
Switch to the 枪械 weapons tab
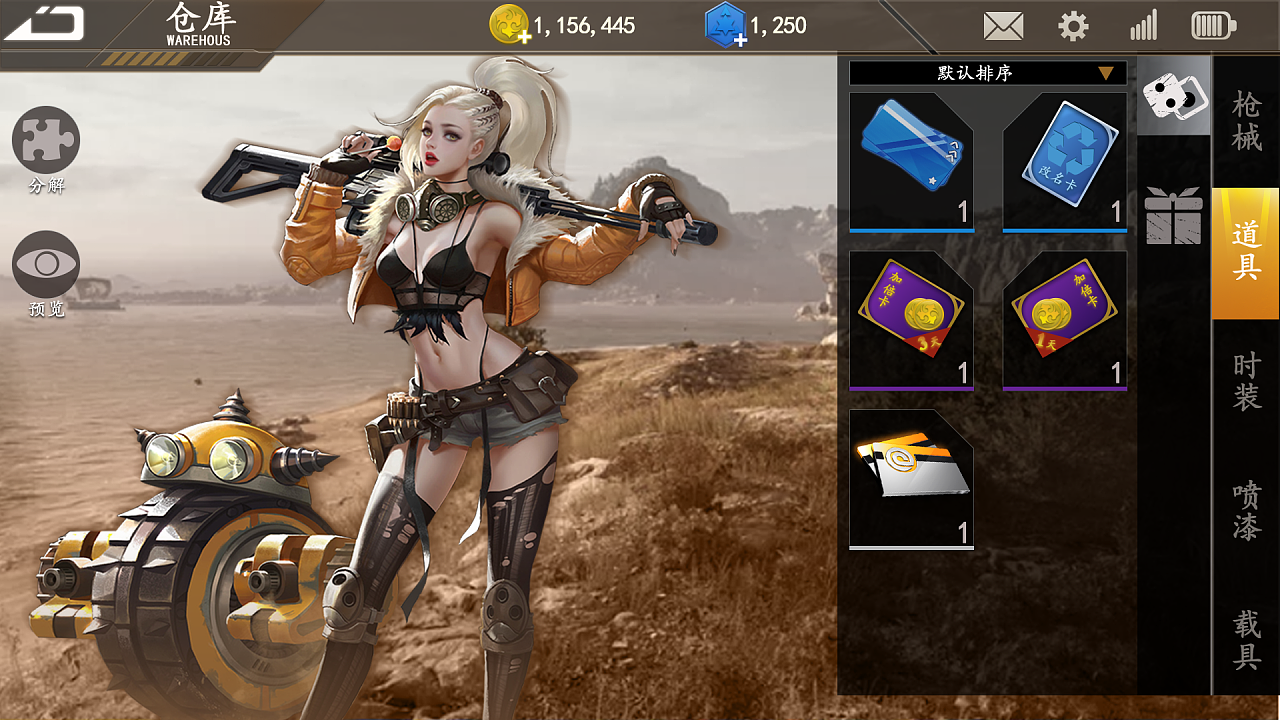click(1246, 122)
